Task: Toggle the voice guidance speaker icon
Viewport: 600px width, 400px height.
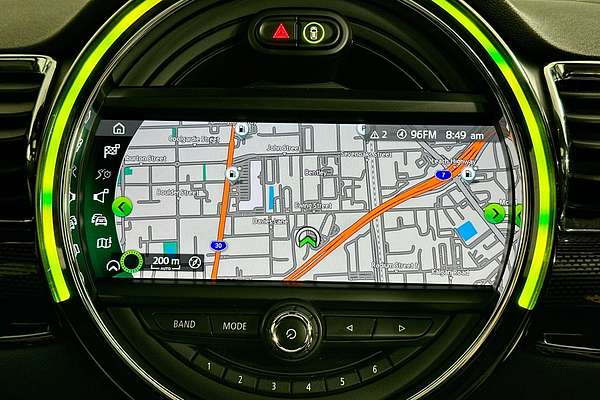Action: [101, 197]
